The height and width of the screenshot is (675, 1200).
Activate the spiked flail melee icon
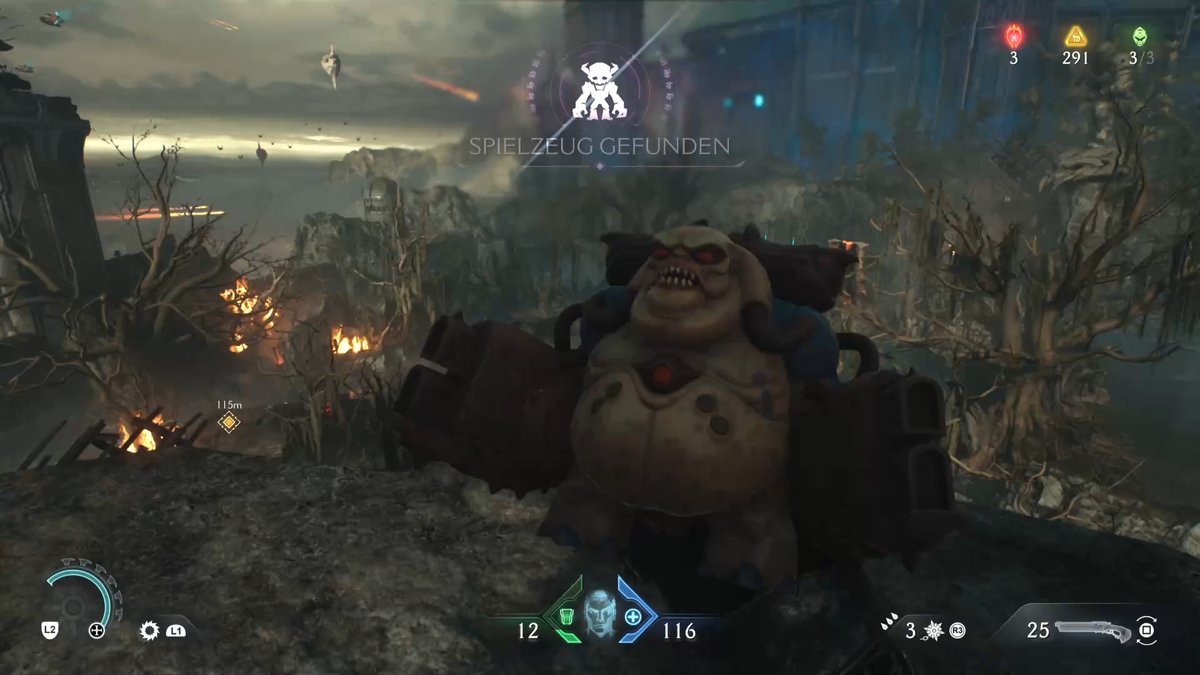point(150,630)
